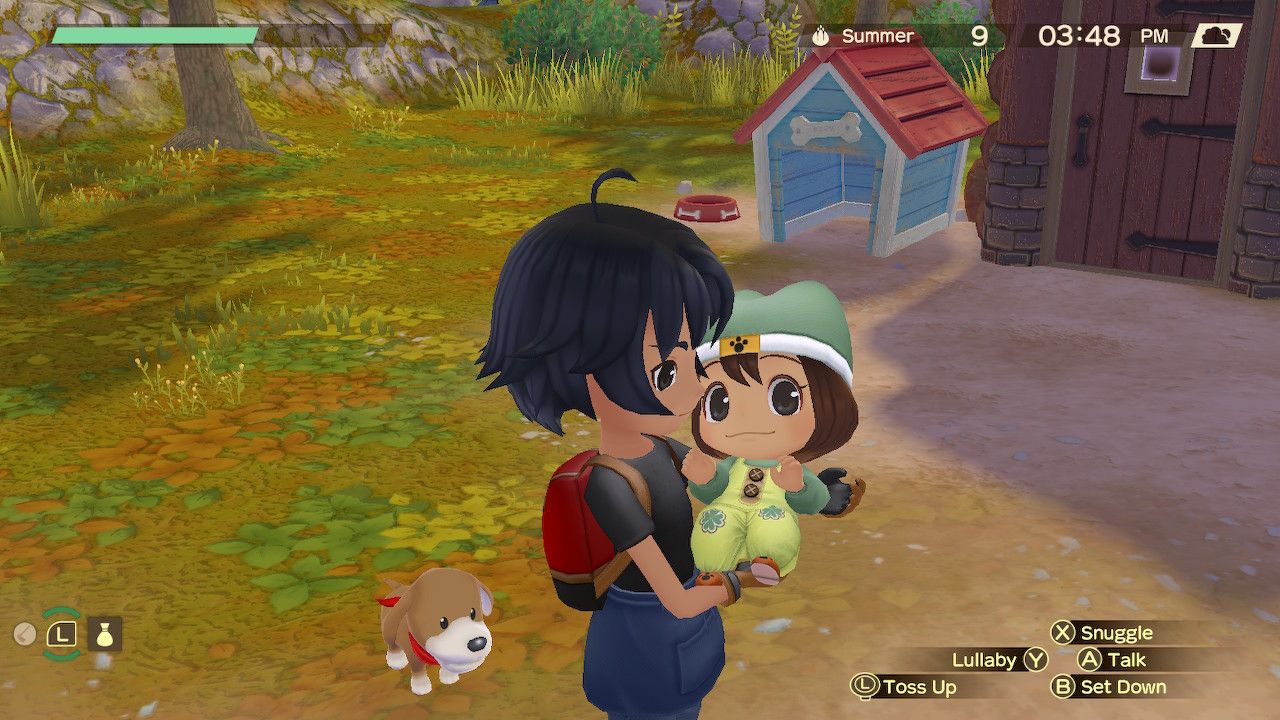Click the cloudy weather forecast icon
The width and height of the screenshot is (1280, 720).
point(1216,36)
